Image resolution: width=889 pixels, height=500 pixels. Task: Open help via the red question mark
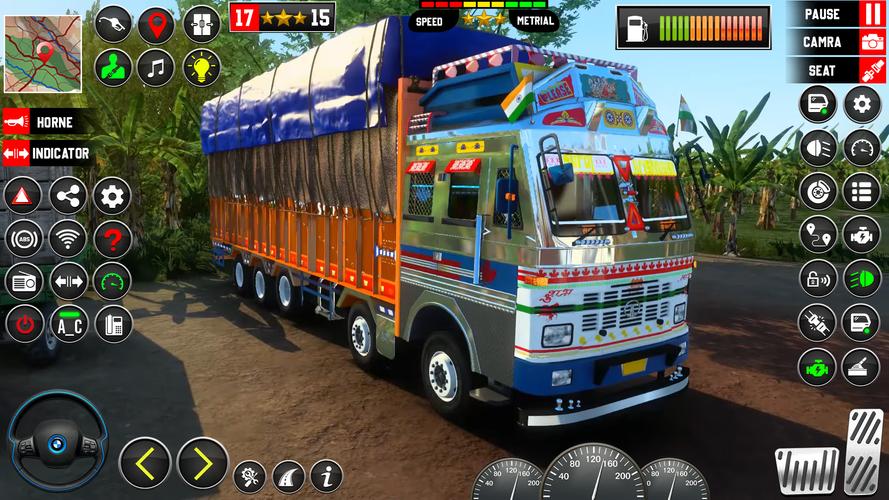pos(113,239)
